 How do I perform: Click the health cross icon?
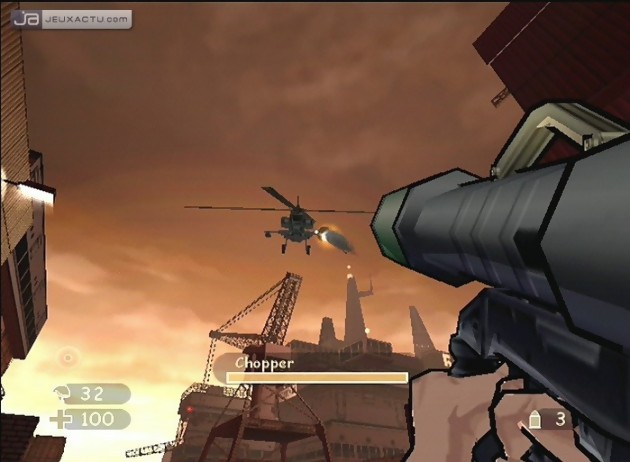coord(60,419)
